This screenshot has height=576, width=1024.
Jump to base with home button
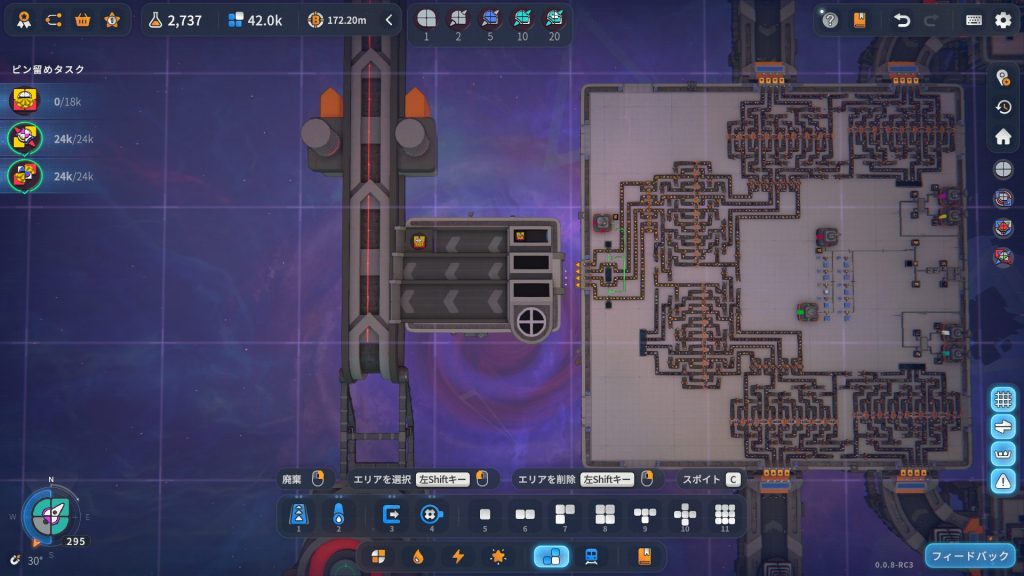click(1003, 136)
